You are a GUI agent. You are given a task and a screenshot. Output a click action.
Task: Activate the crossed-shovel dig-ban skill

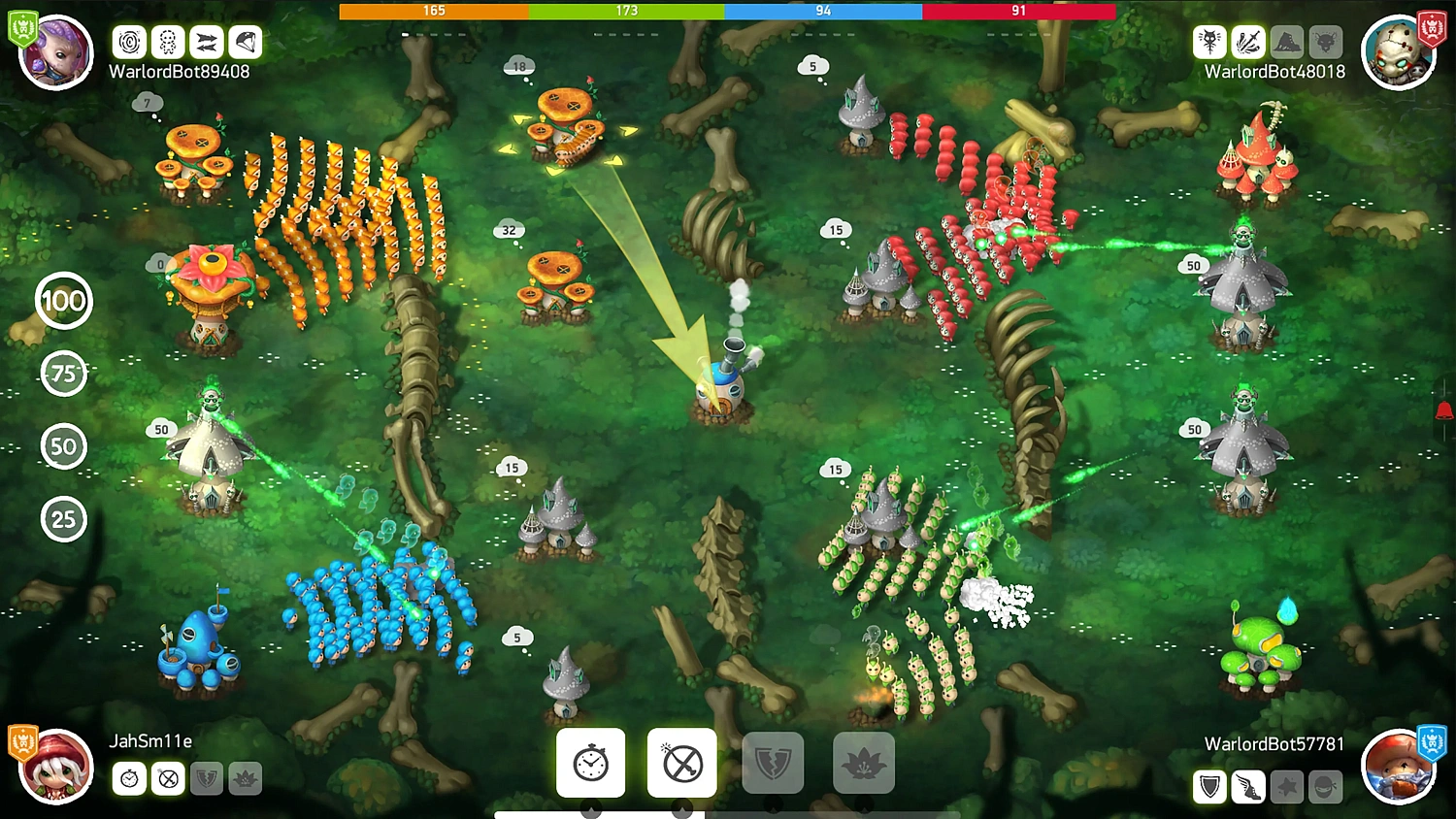pyautogui.click(x=681, y=762)
